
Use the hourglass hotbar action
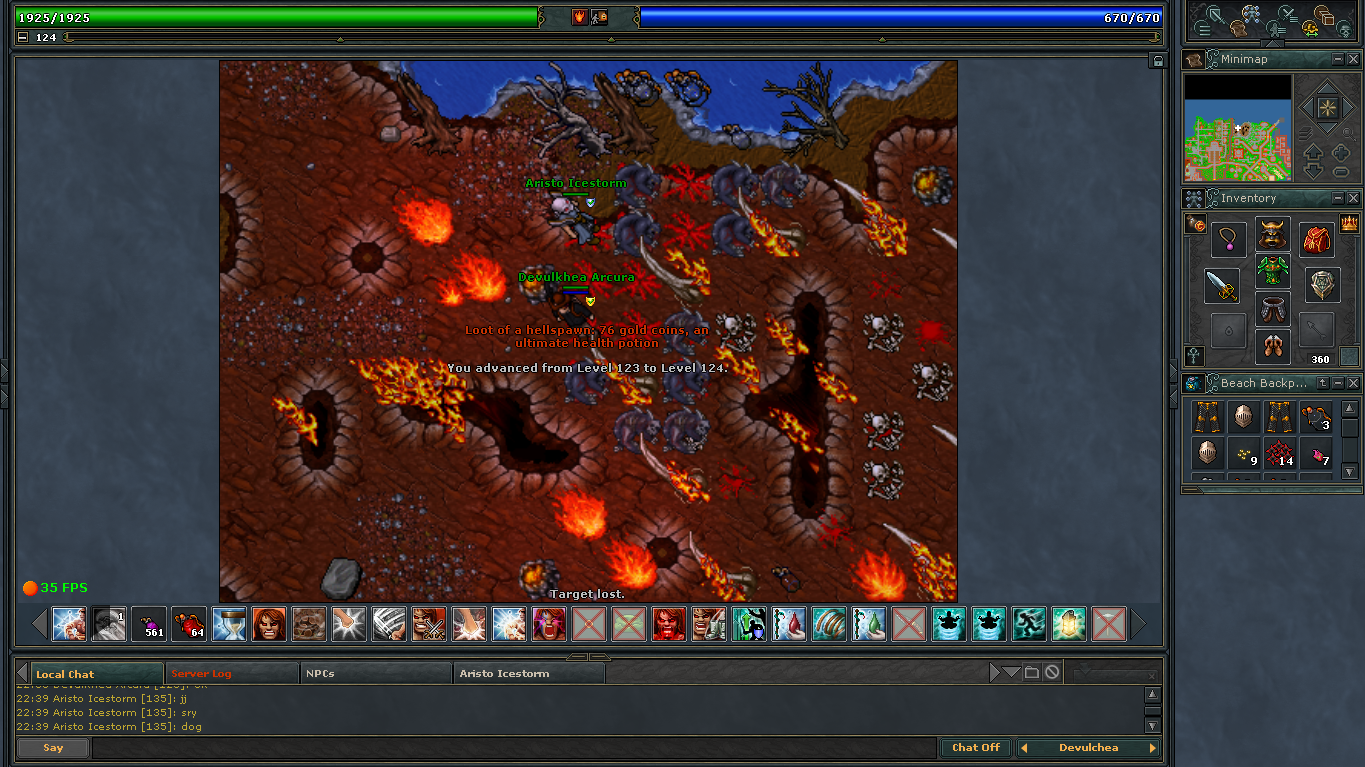click(229, 624)
